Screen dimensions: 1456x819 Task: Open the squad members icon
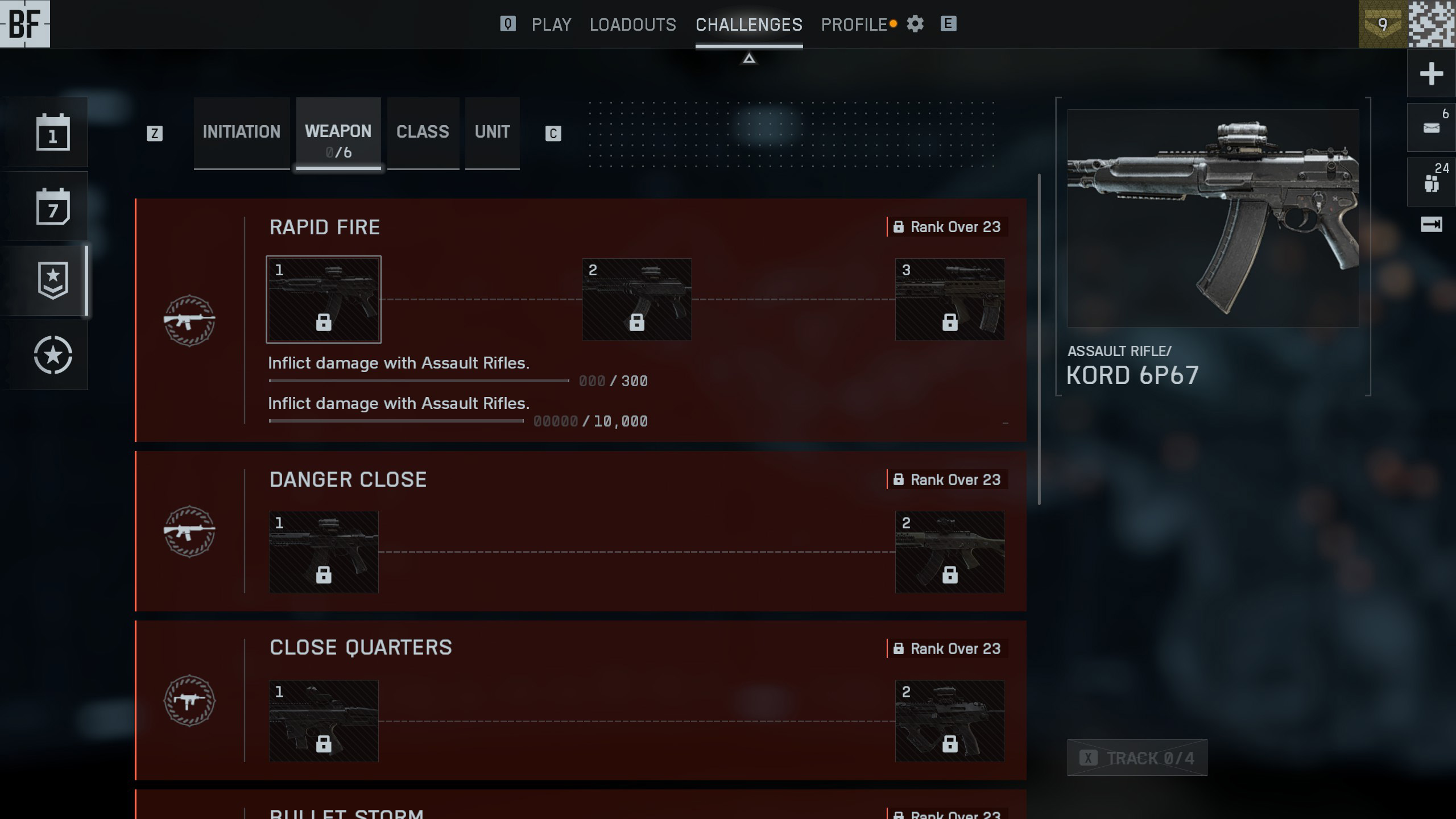pyautogui.click(x=1431, y=183)
